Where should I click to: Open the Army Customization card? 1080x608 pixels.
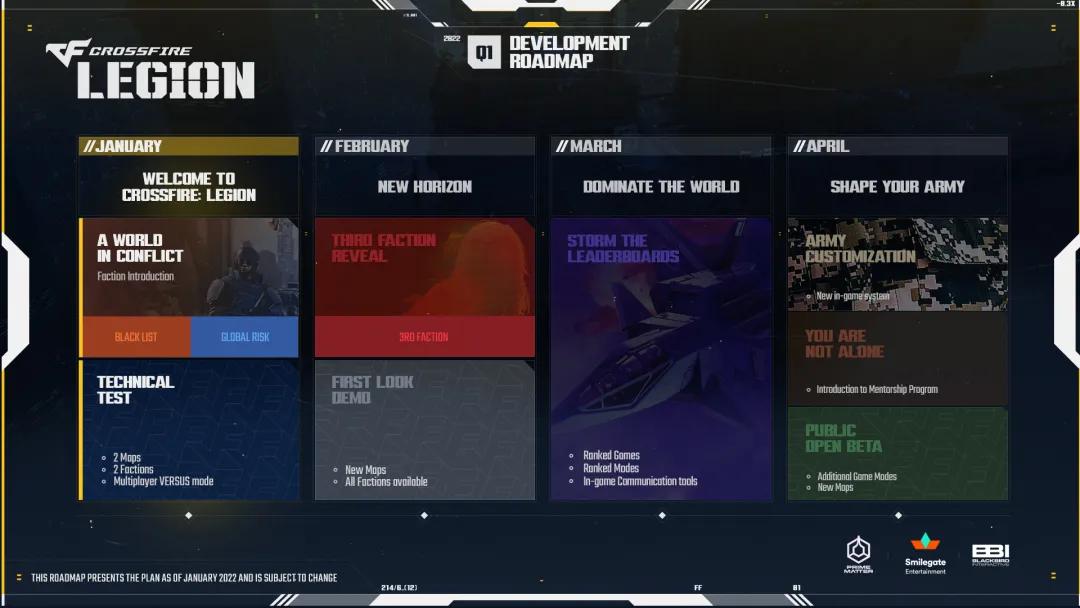click(897, 264)
